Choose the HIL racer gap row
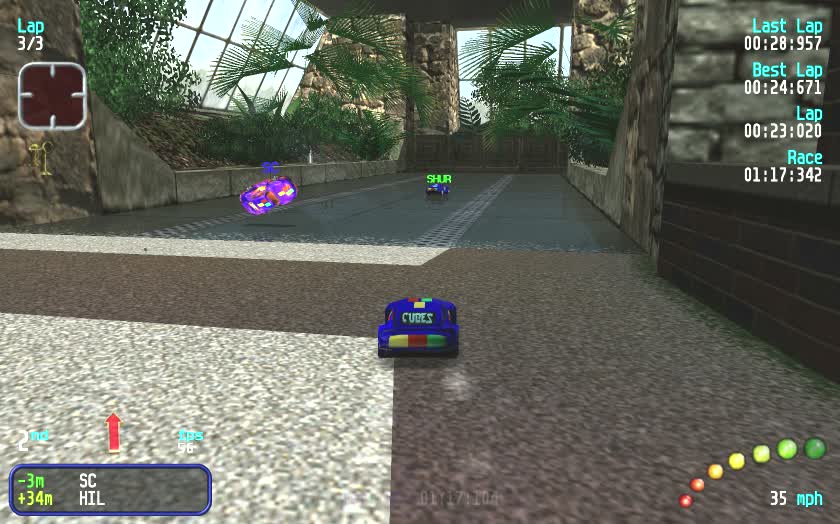Image resolution: width=840 pixels, height=524 pixels. point(108,498)
